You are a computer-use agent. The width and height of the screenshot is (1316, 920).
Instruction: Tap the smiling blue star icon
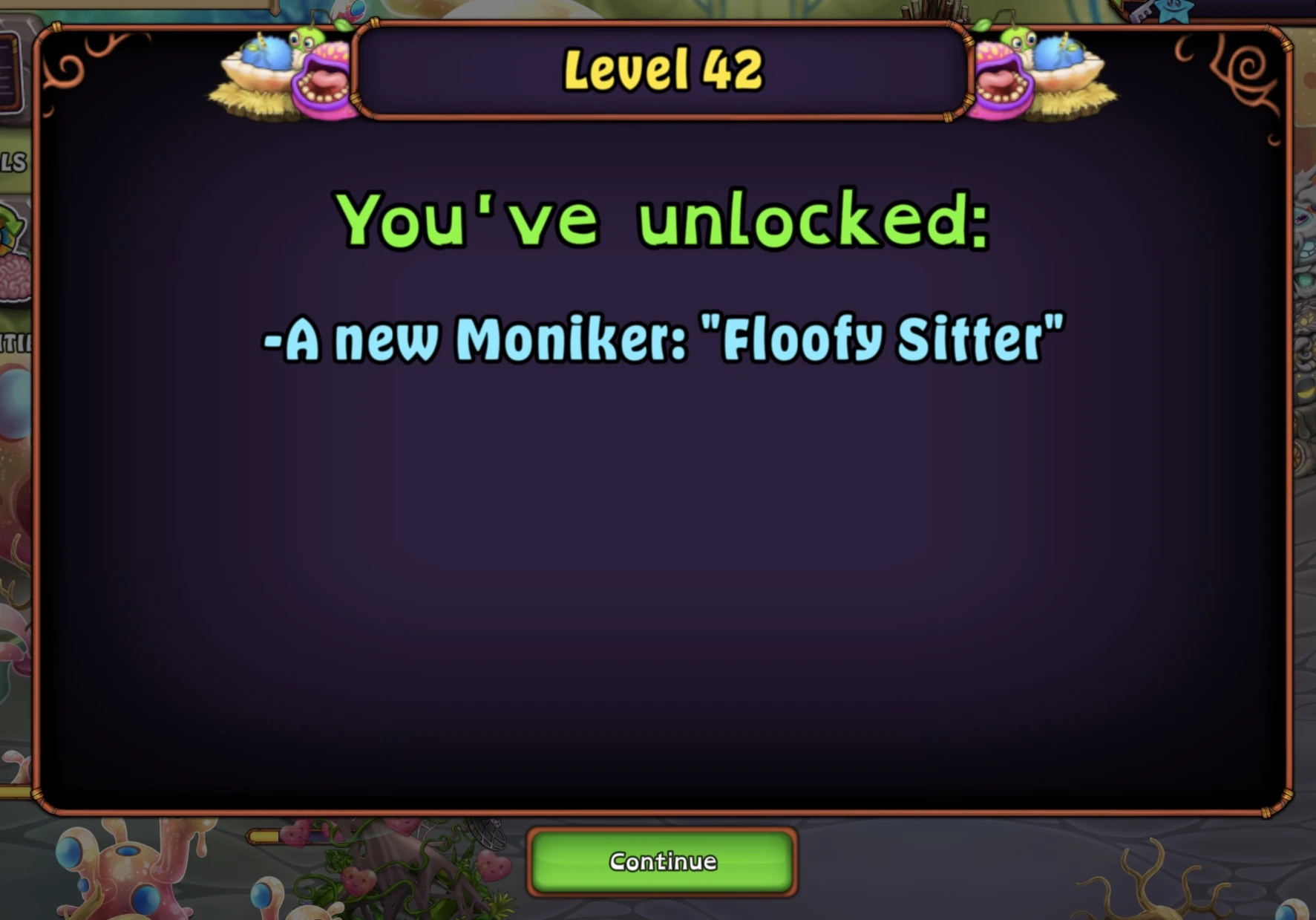(x=1173, y=13)
